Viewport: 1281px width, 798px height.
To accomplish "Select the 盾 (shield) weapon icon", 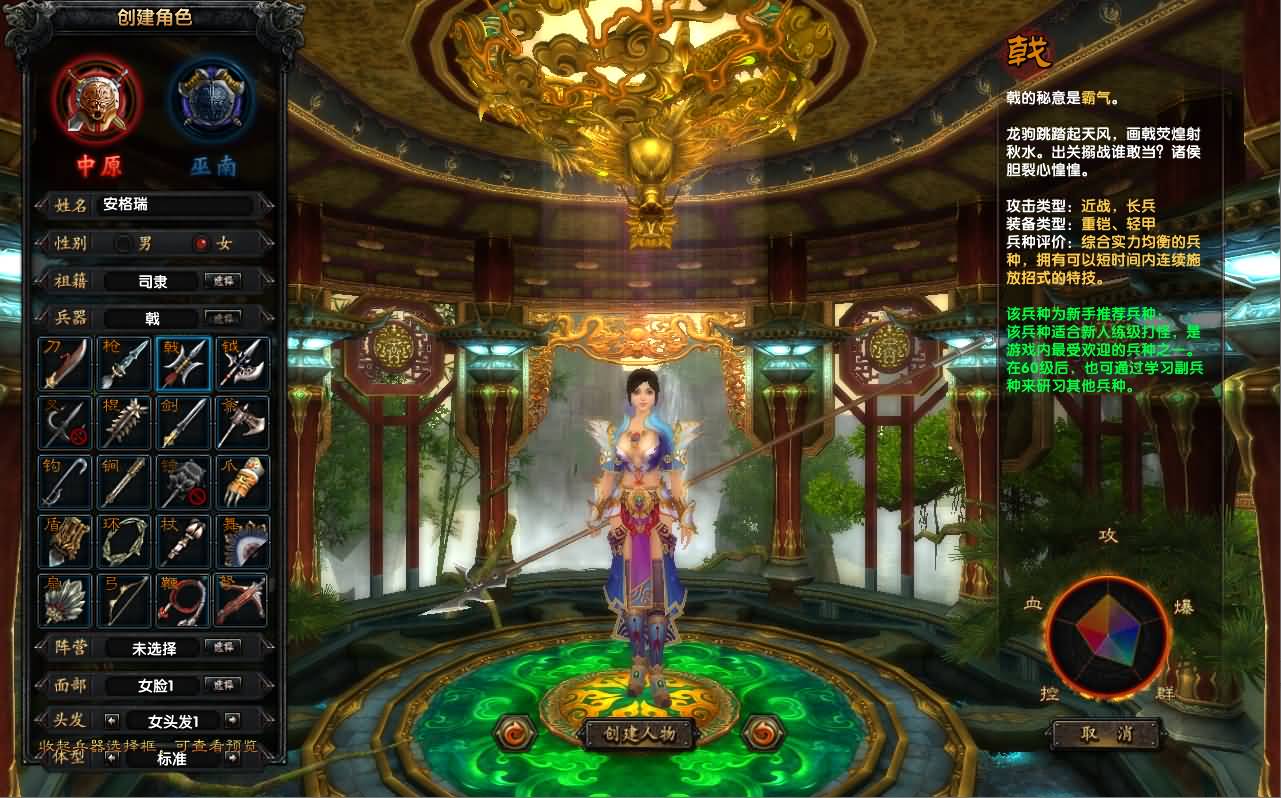I will click(64, 540).
